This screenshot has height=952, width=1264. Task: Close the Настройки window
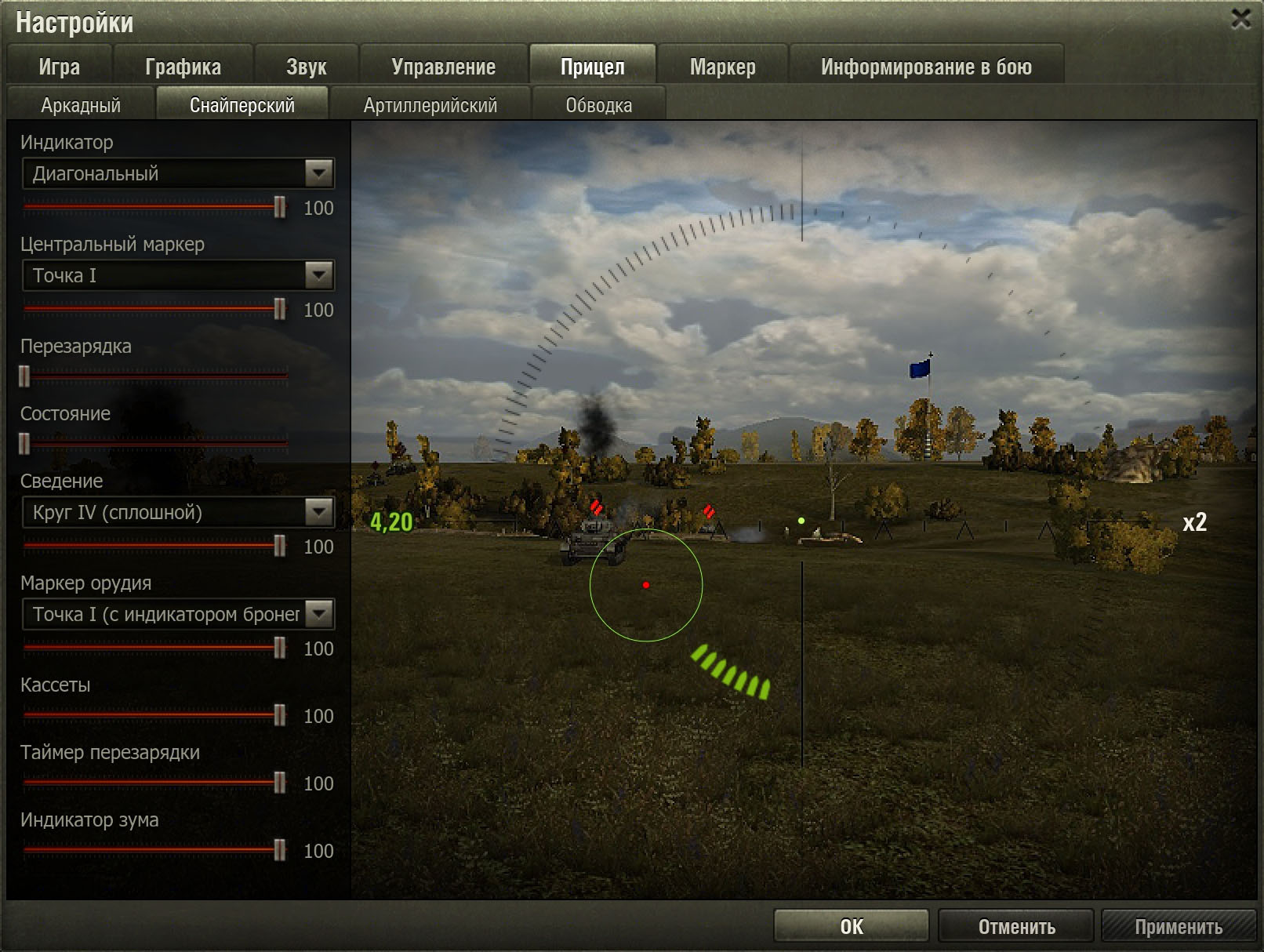coord(1240,19)
